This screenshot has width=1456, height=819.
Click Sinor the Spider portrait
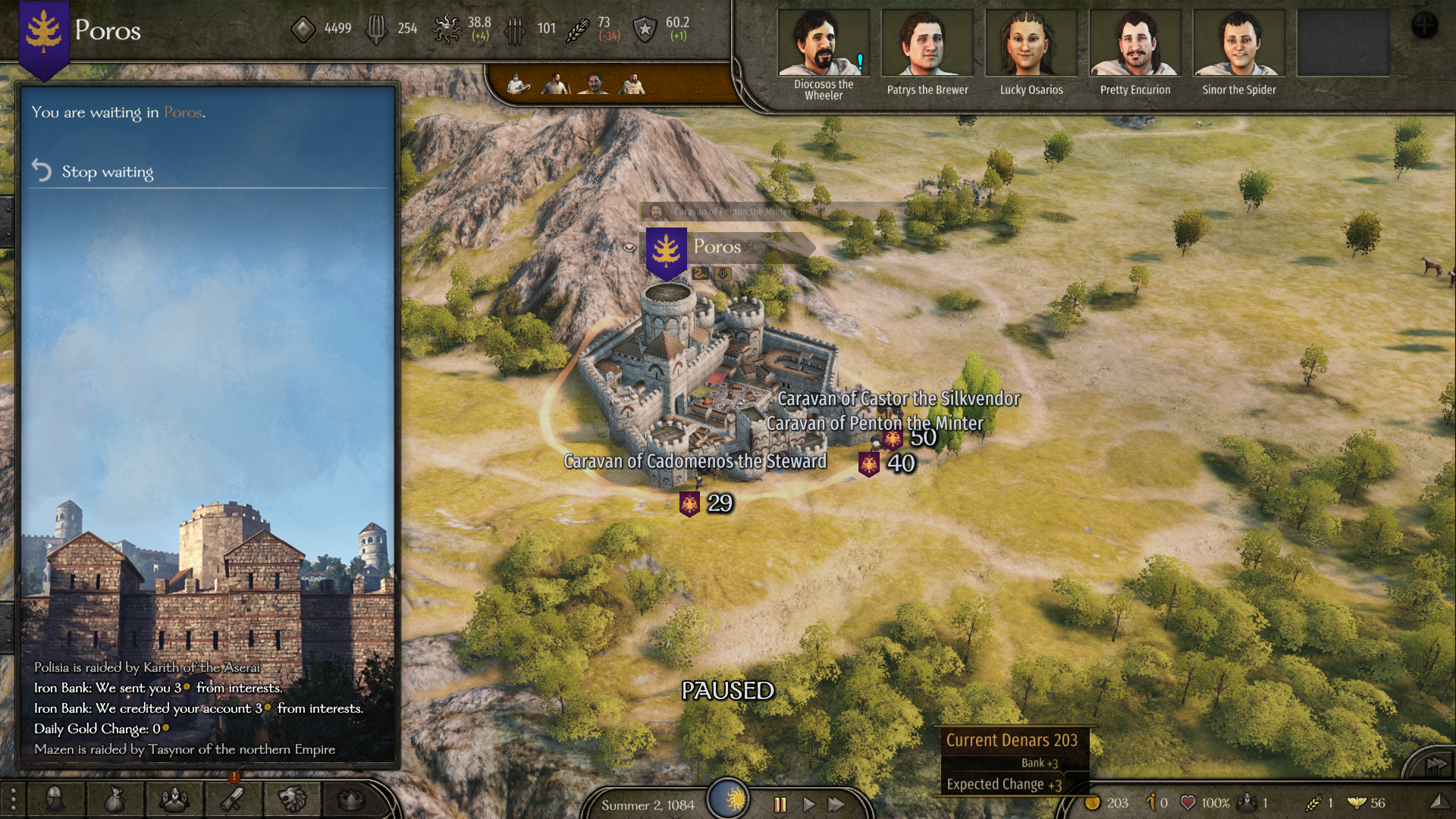(1238, 44)
